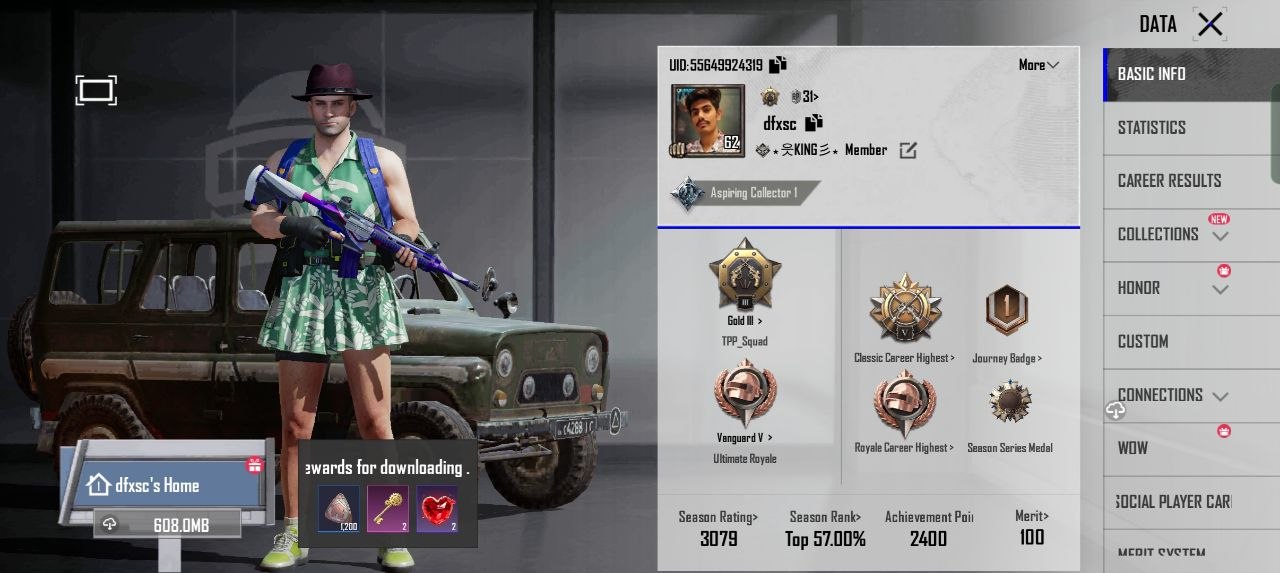Image resolution: width=1280 pixels, height=573 pixels.
Task: Open the WOW tab
Action: [1133, 448]
